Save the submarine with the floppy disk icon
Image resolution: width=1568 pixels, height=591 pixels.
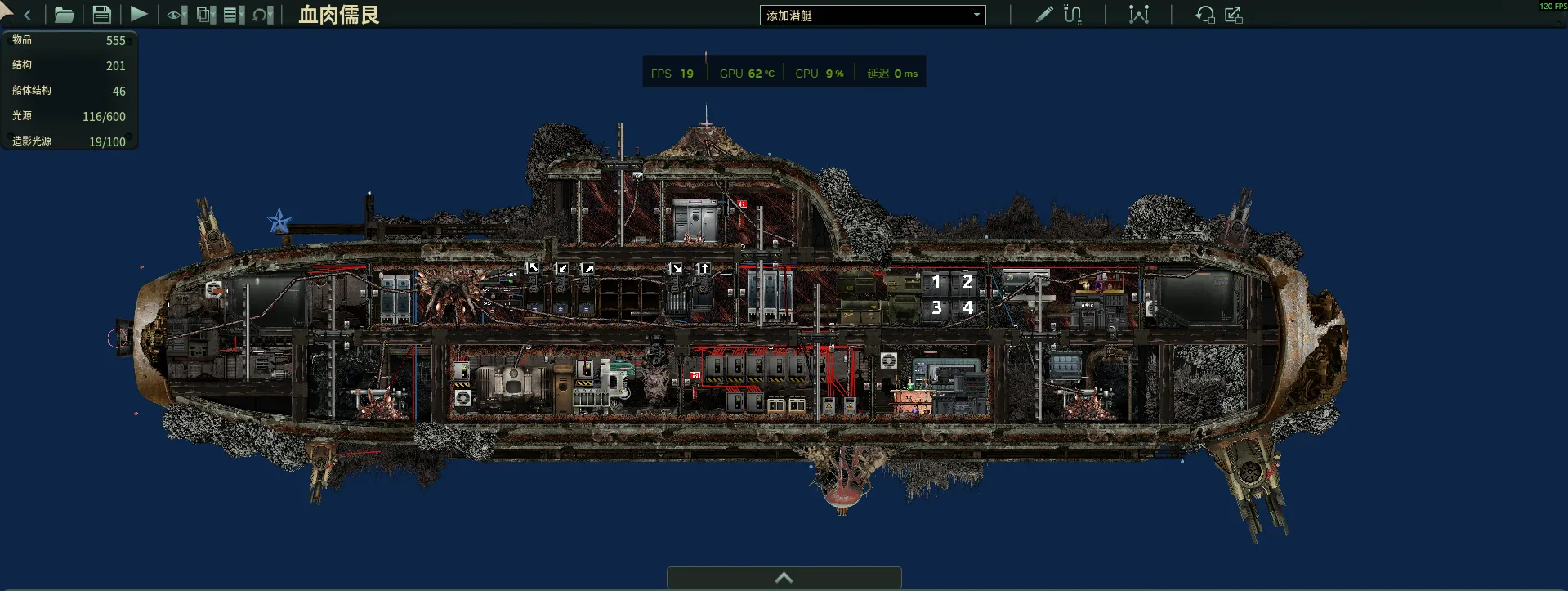click(x=101, y=15)
